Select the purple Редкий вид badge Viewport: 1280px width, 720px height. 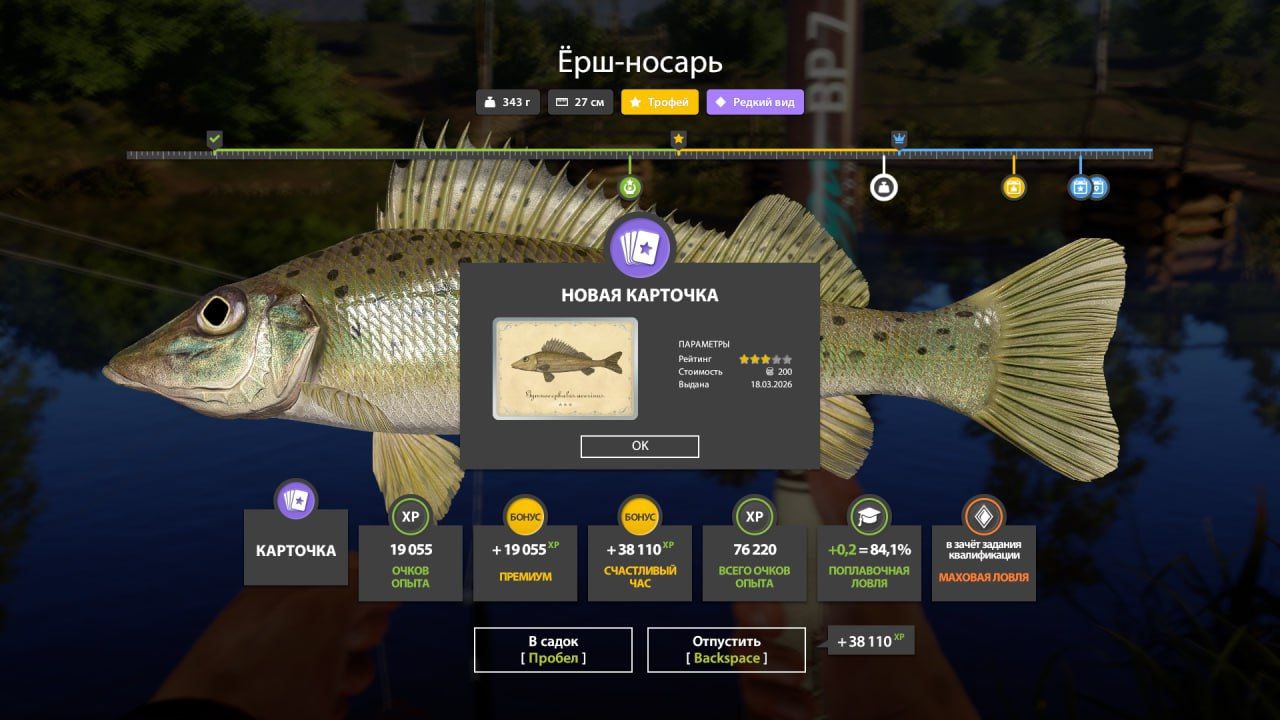(755, 102)
